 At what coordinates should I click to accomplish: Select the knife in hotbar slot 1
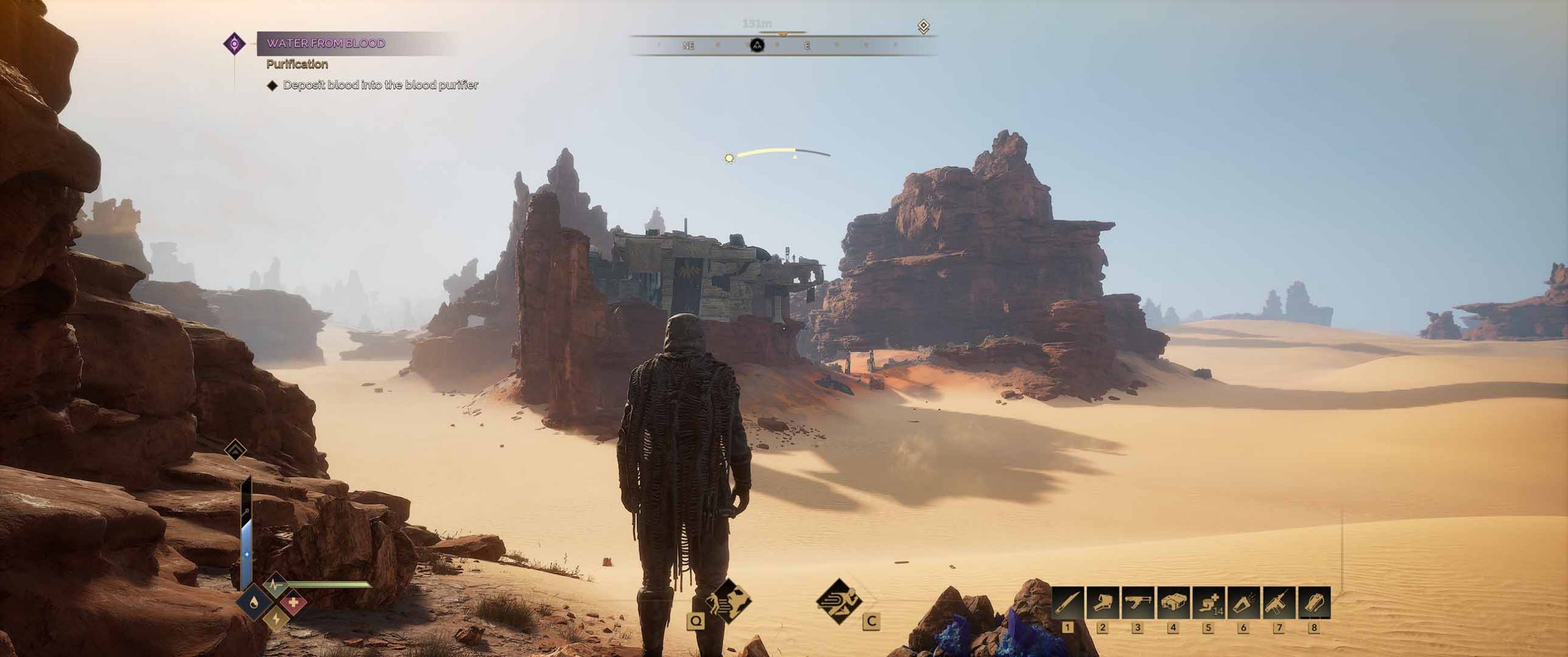click(x=1068, y=602)
